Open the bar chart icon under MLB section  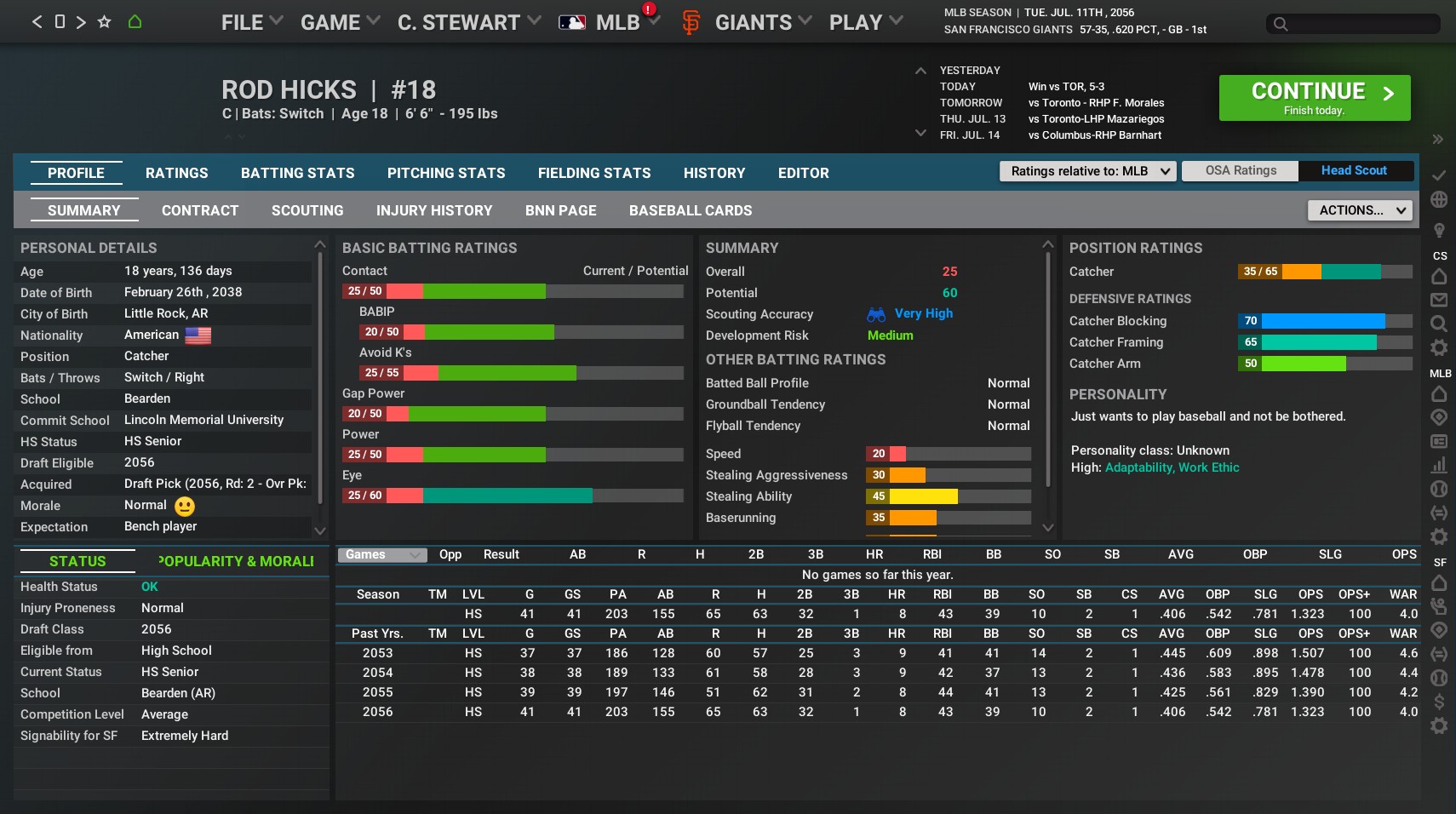pyautogui.click(x=1439, y=465)
